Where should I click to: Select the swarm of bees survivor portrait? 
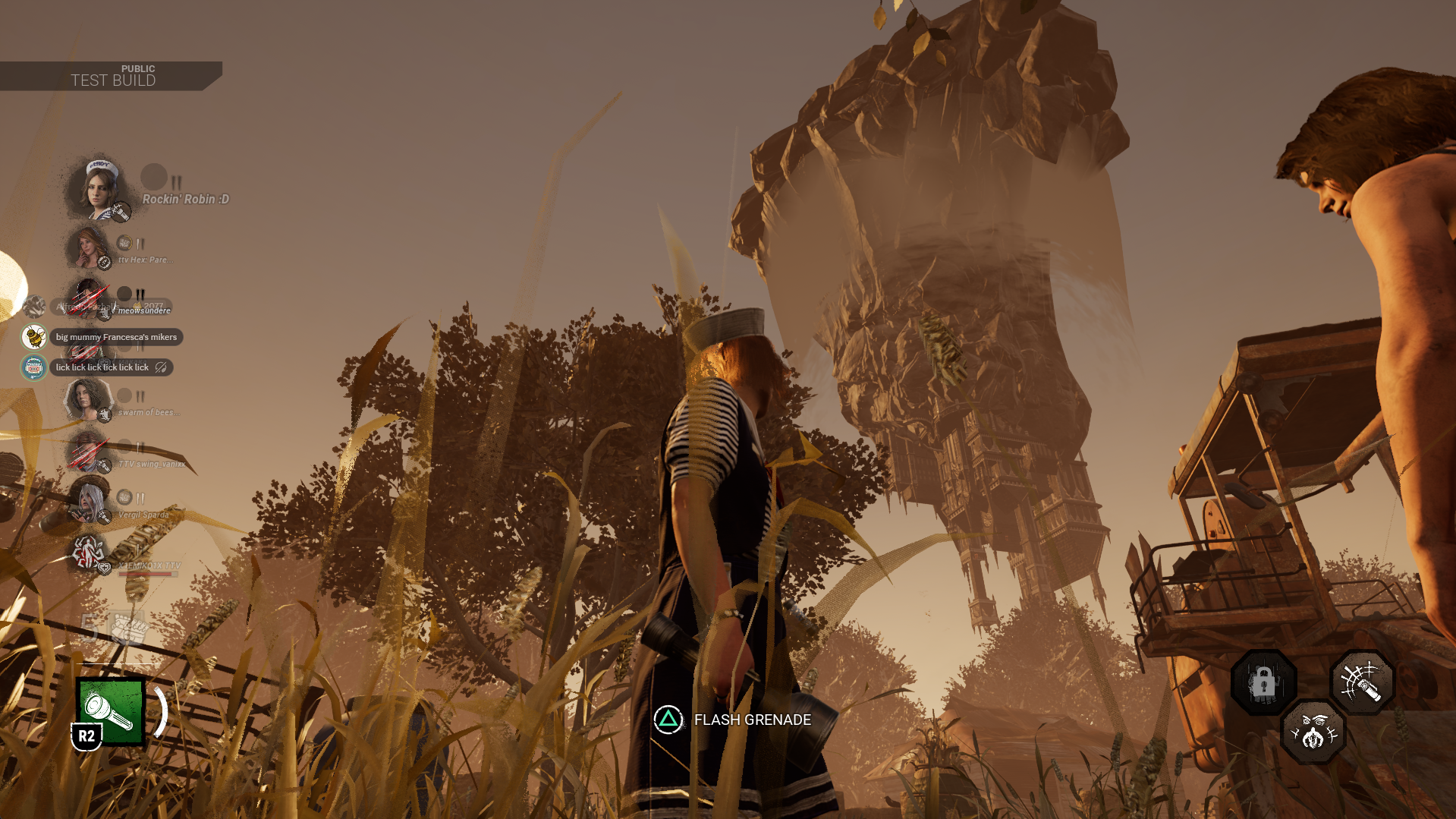[87, 398]
